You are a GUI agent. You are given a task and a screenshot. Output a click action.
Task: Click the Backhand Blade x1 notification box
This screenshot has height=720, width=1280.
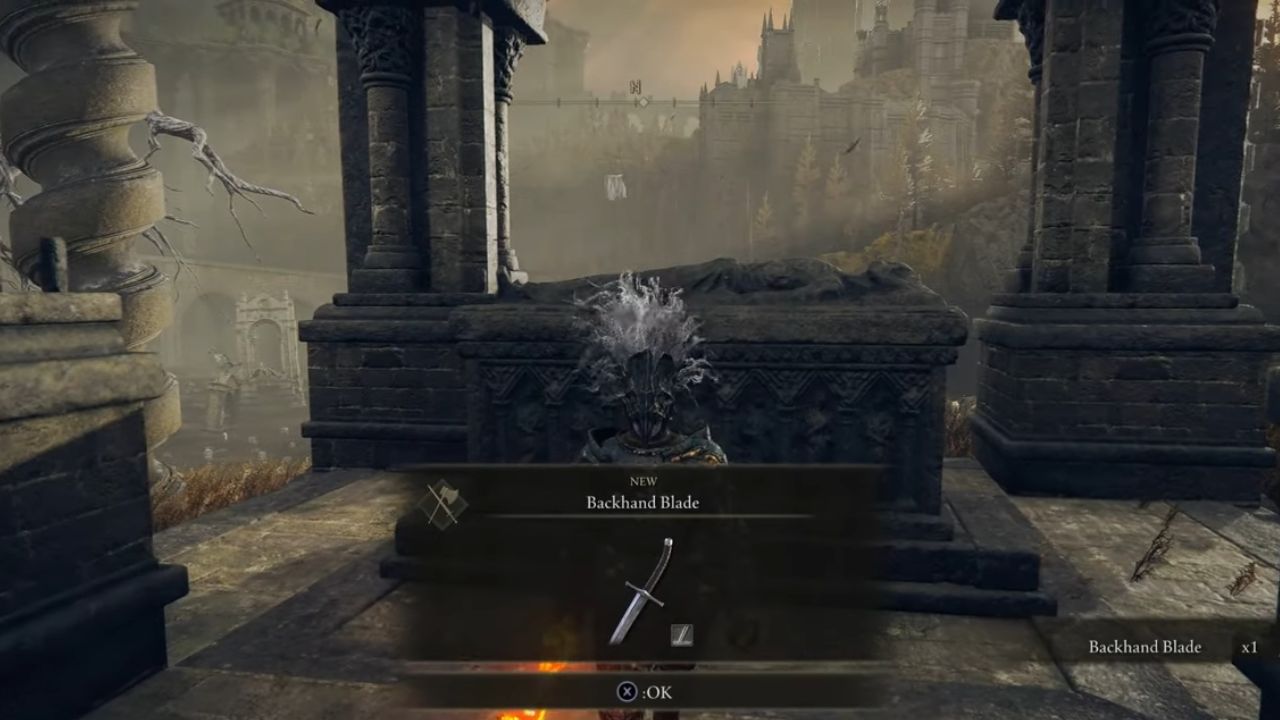tap(1160, 647)
